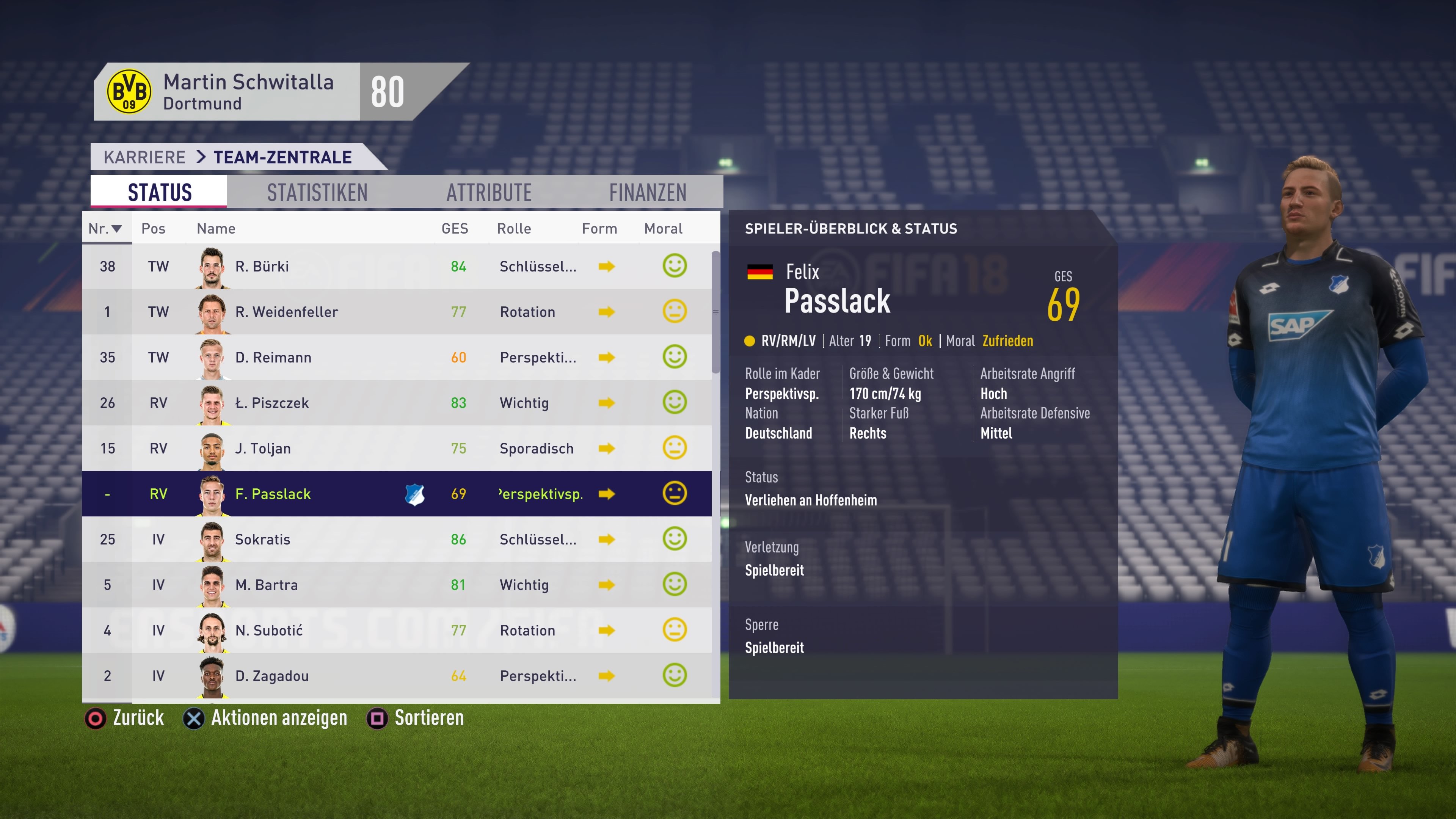
Task: Toggle the moral face for N. Subotić
Action: 674,630
